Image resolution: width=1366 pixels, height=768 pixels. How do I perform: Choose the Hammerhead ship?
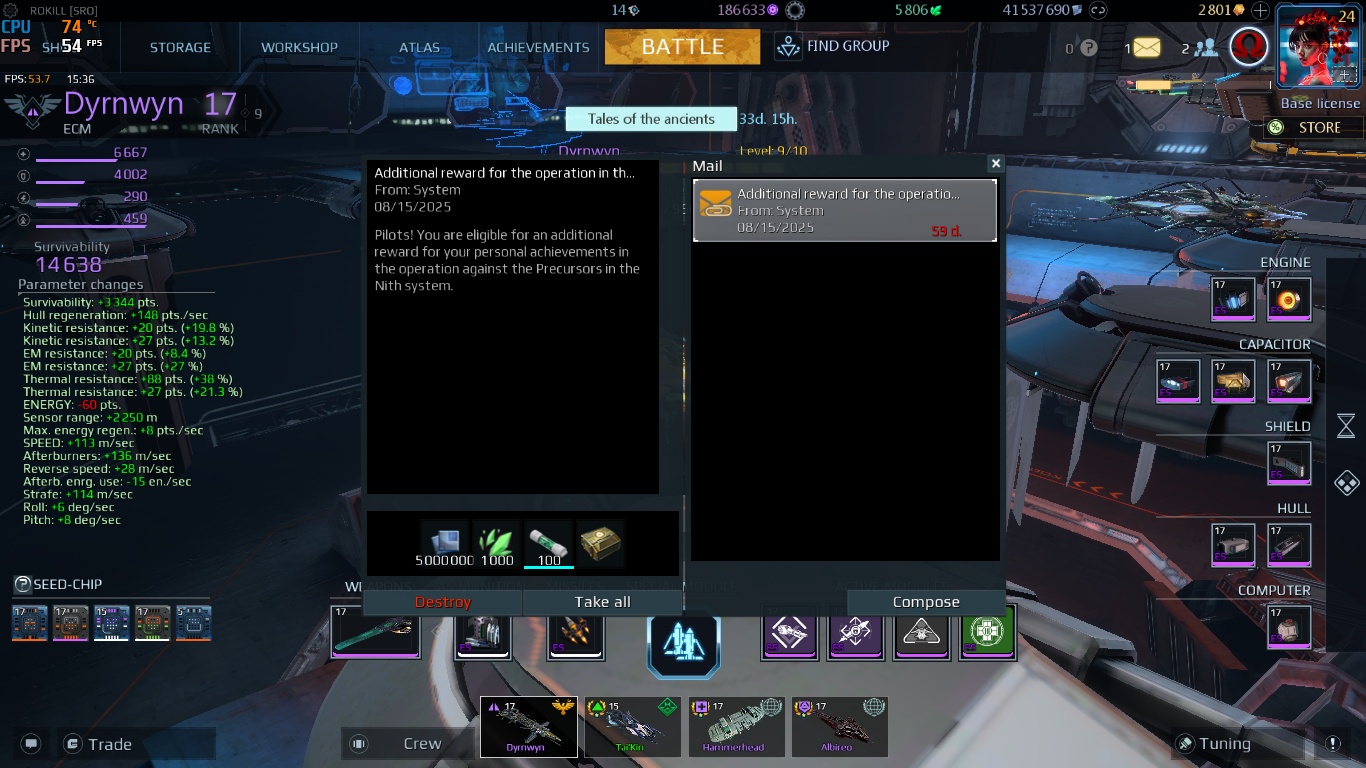point(736,727)
